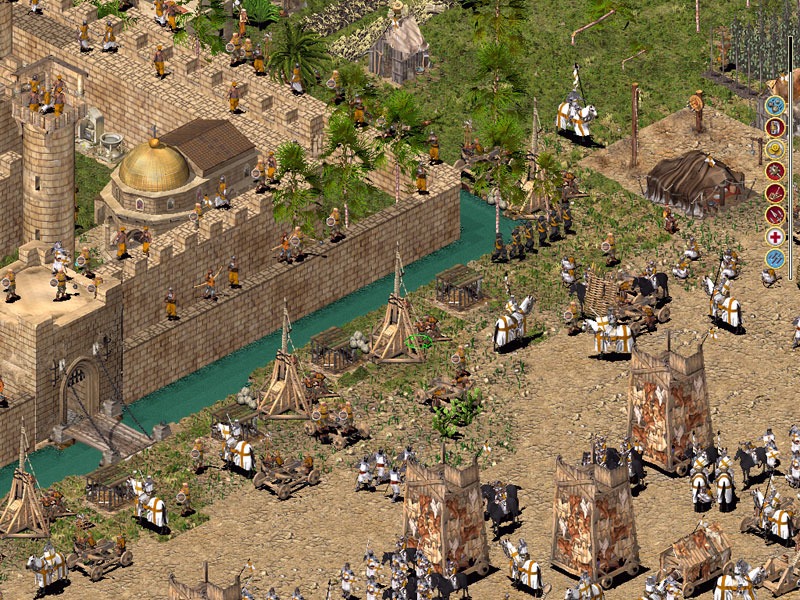Screen dimensions: 800x600
Task: Choose the red crossbow icon
Action: (x=775, y=193)
